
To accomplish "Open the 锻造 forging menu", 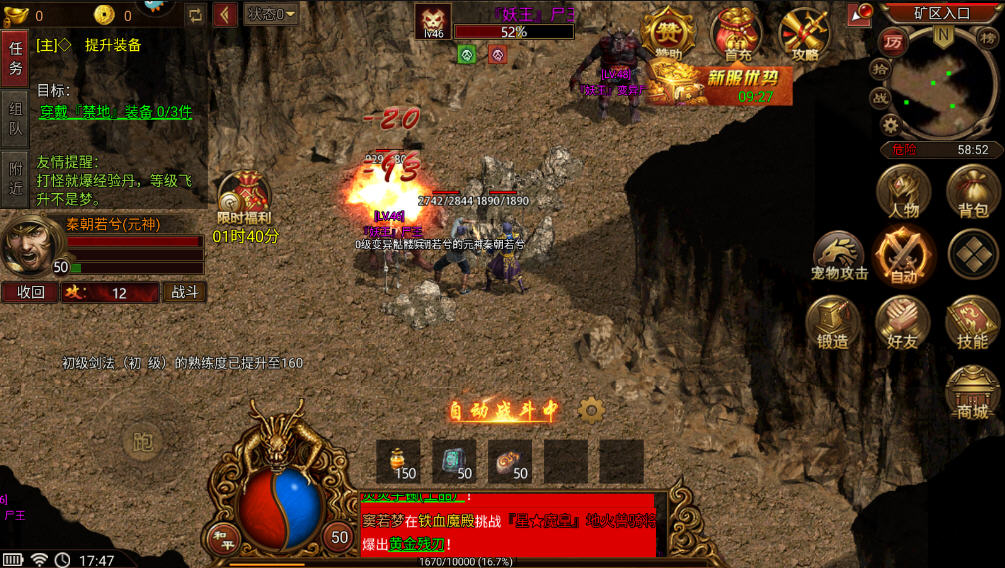I will 833,322.
